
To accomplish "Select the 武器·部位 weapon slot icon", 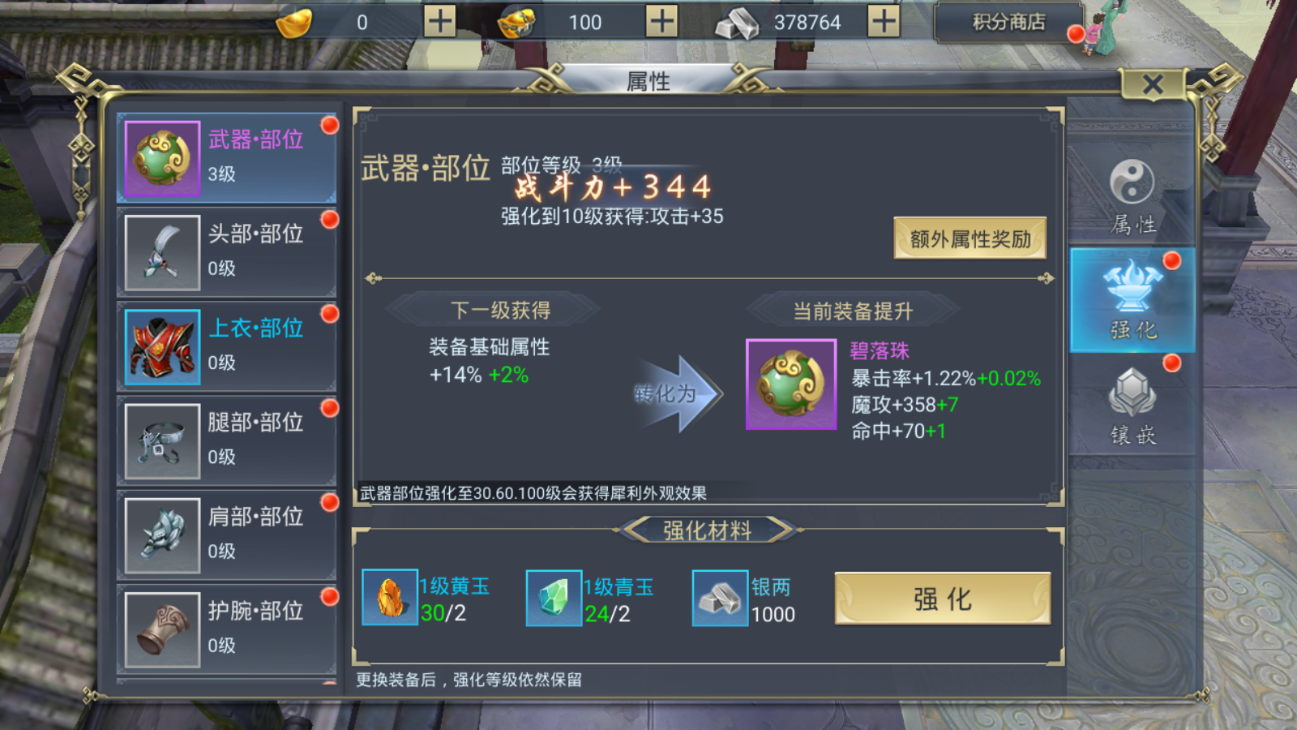I will coord(161,155).
